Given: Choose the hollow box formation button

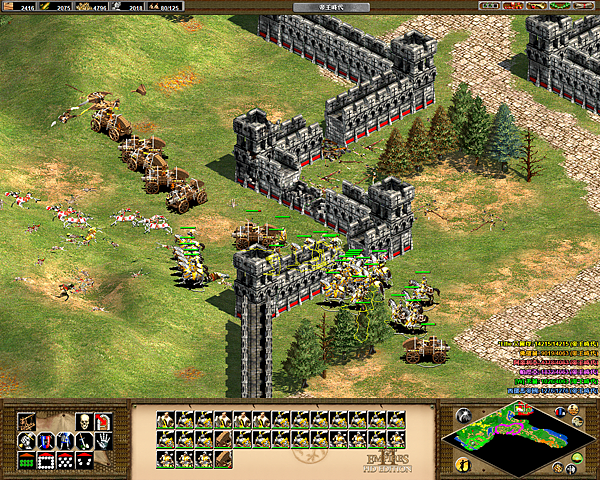Looking at the screenshot, I should tap(45, 460).
